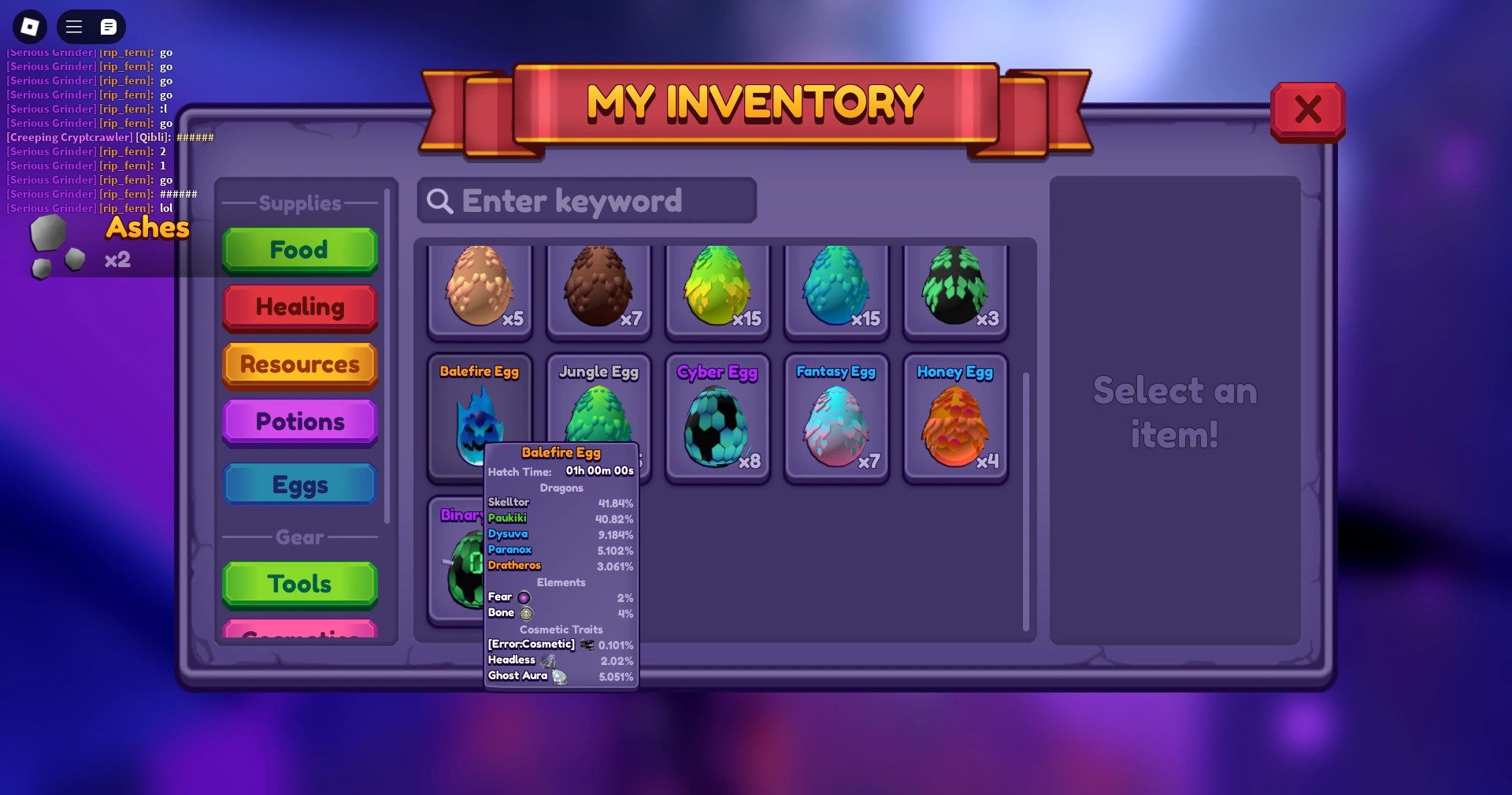Viewport: 1512px width, 795px height.
Task: Open the Tools gear section
Action: point(299,583)
